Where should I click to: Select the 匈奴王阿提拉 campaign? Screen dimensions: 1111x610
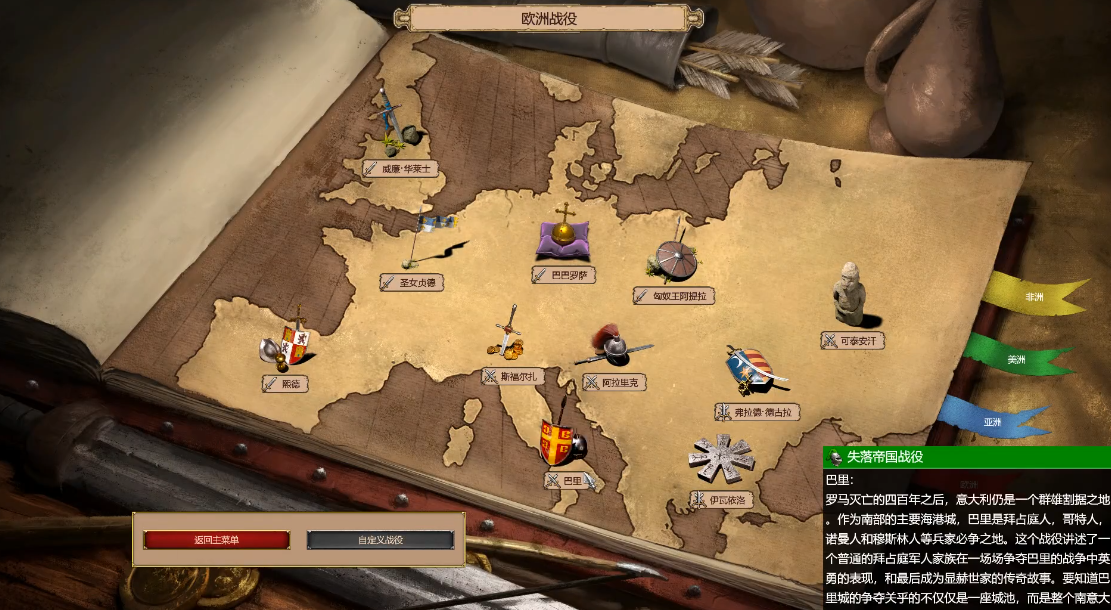[x=675, y=296]
